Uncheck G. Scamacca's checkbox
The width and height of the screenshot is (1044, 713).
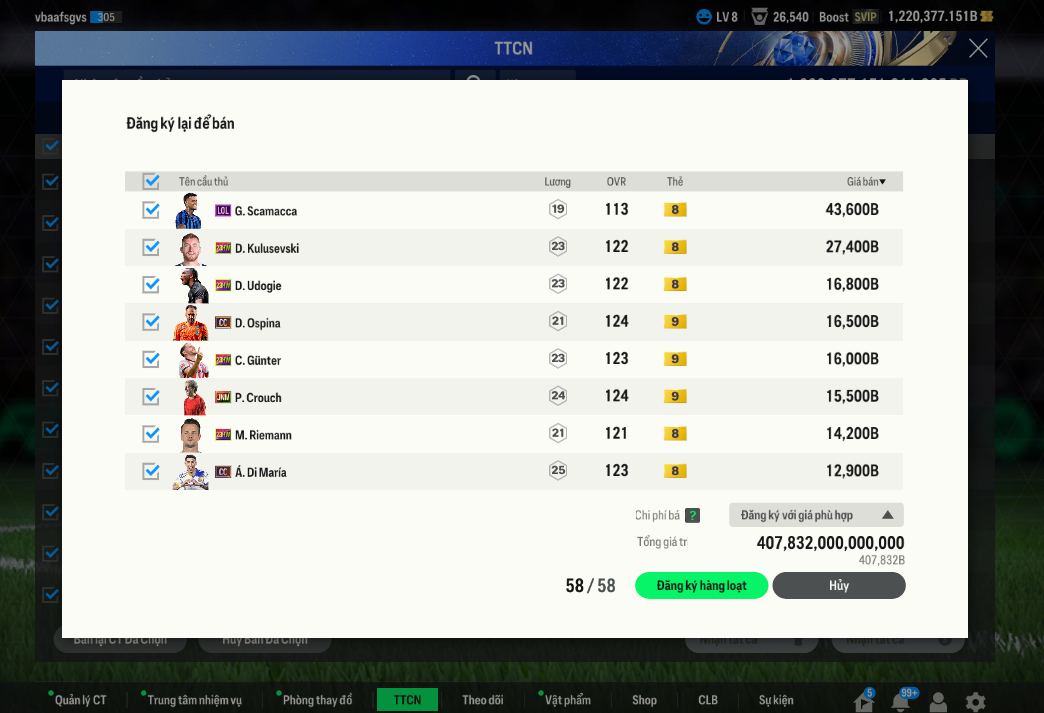tap(151, 210)
